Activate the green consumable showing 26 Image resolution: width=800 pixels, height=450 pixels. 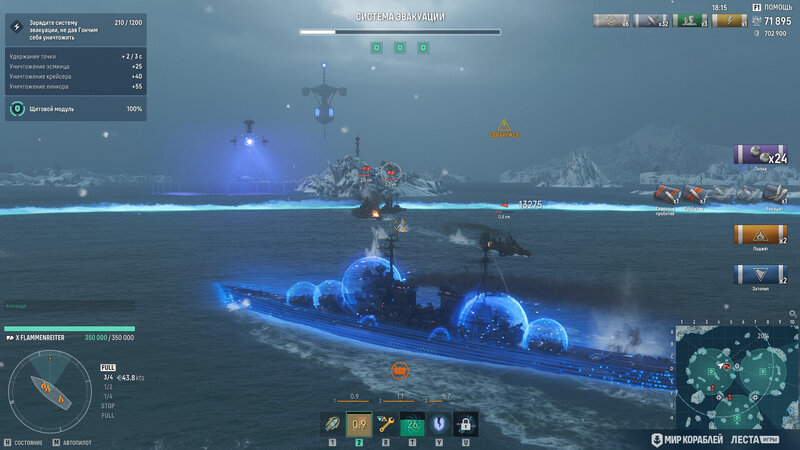click(413, 424)
